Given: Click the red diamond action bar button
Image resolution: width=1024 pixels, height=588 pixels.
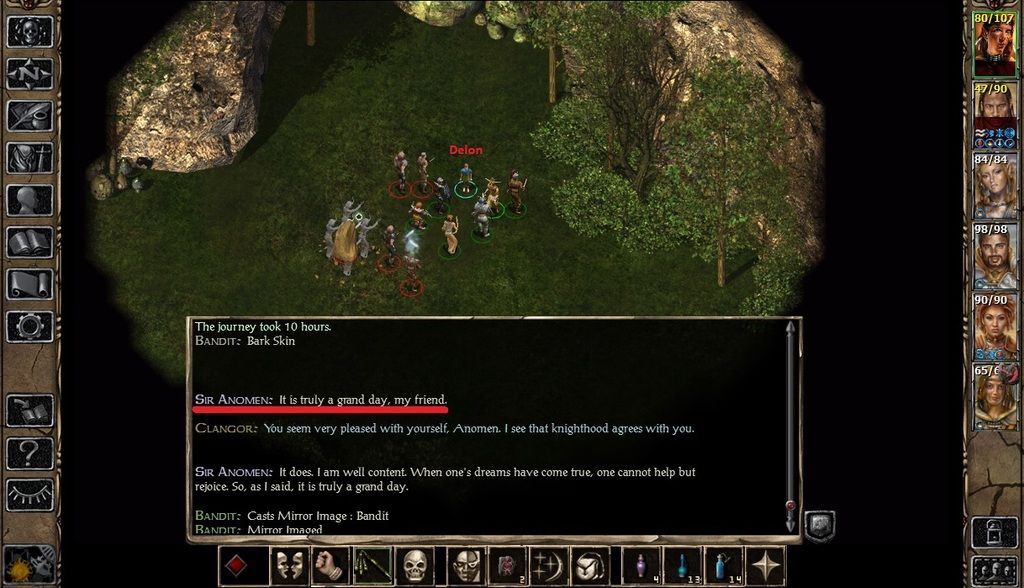Looking at the screenshot, I should tap(237, 566).
